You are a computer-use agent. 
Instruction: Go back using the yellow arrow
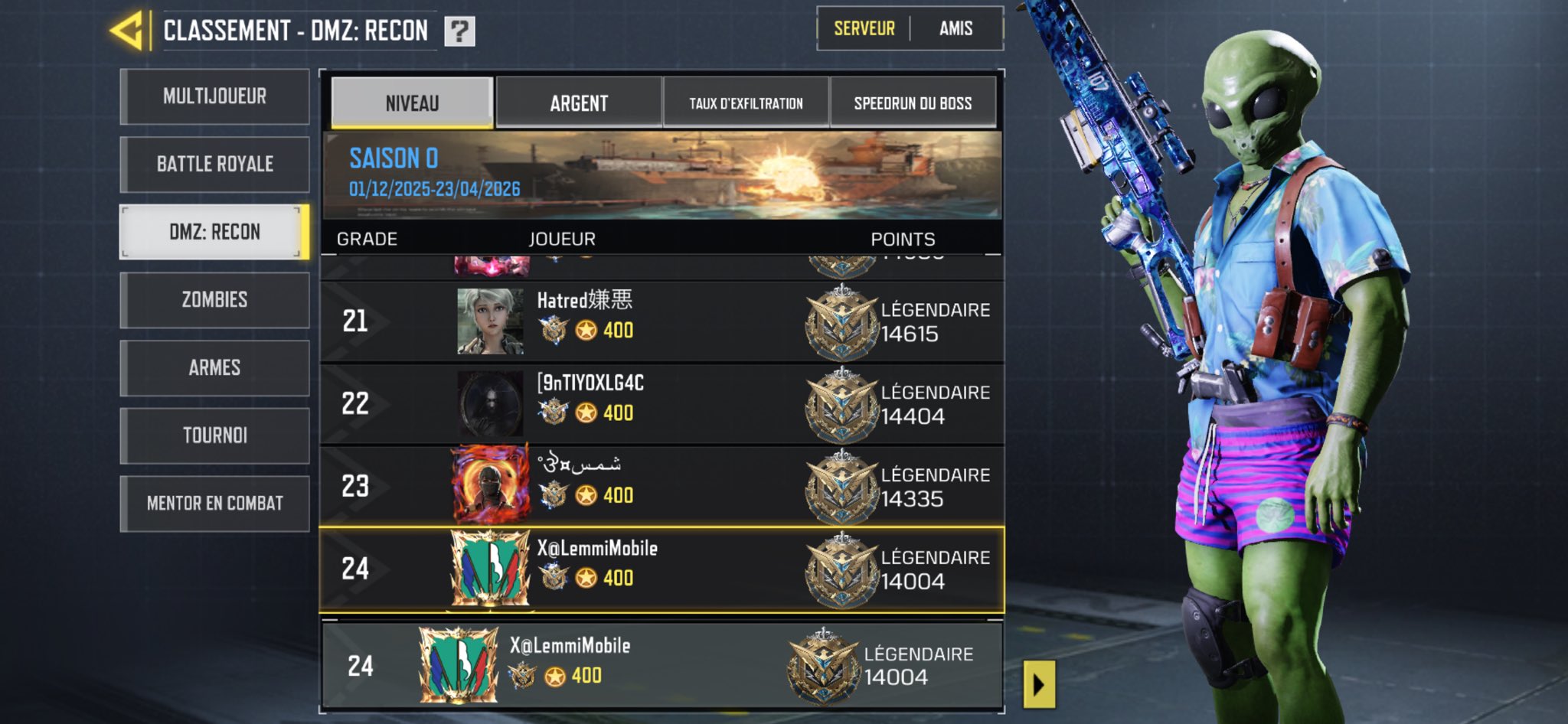128,31
